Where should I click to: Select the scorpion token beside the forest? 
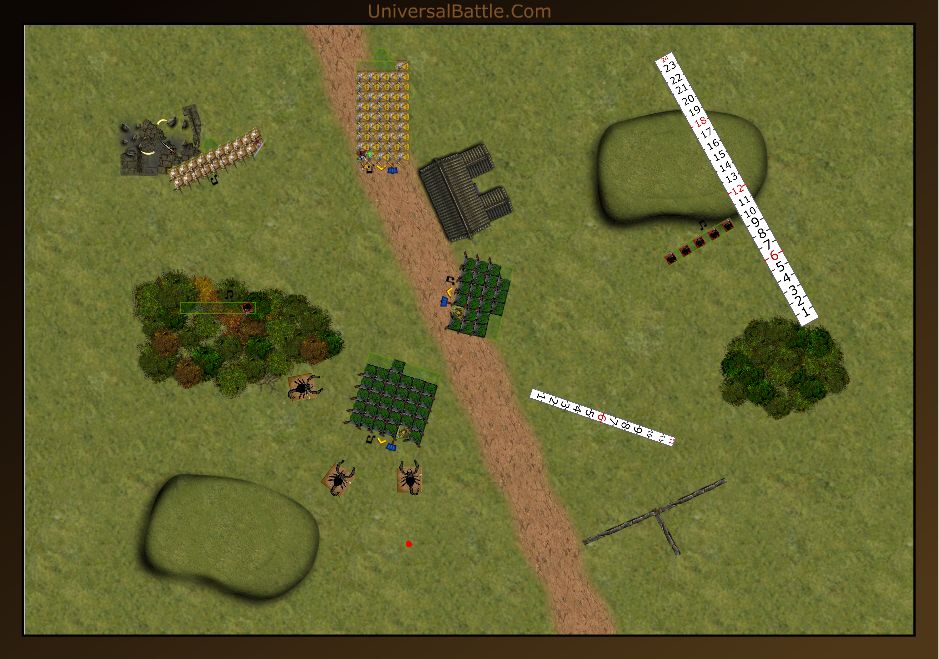pos(304,386)
